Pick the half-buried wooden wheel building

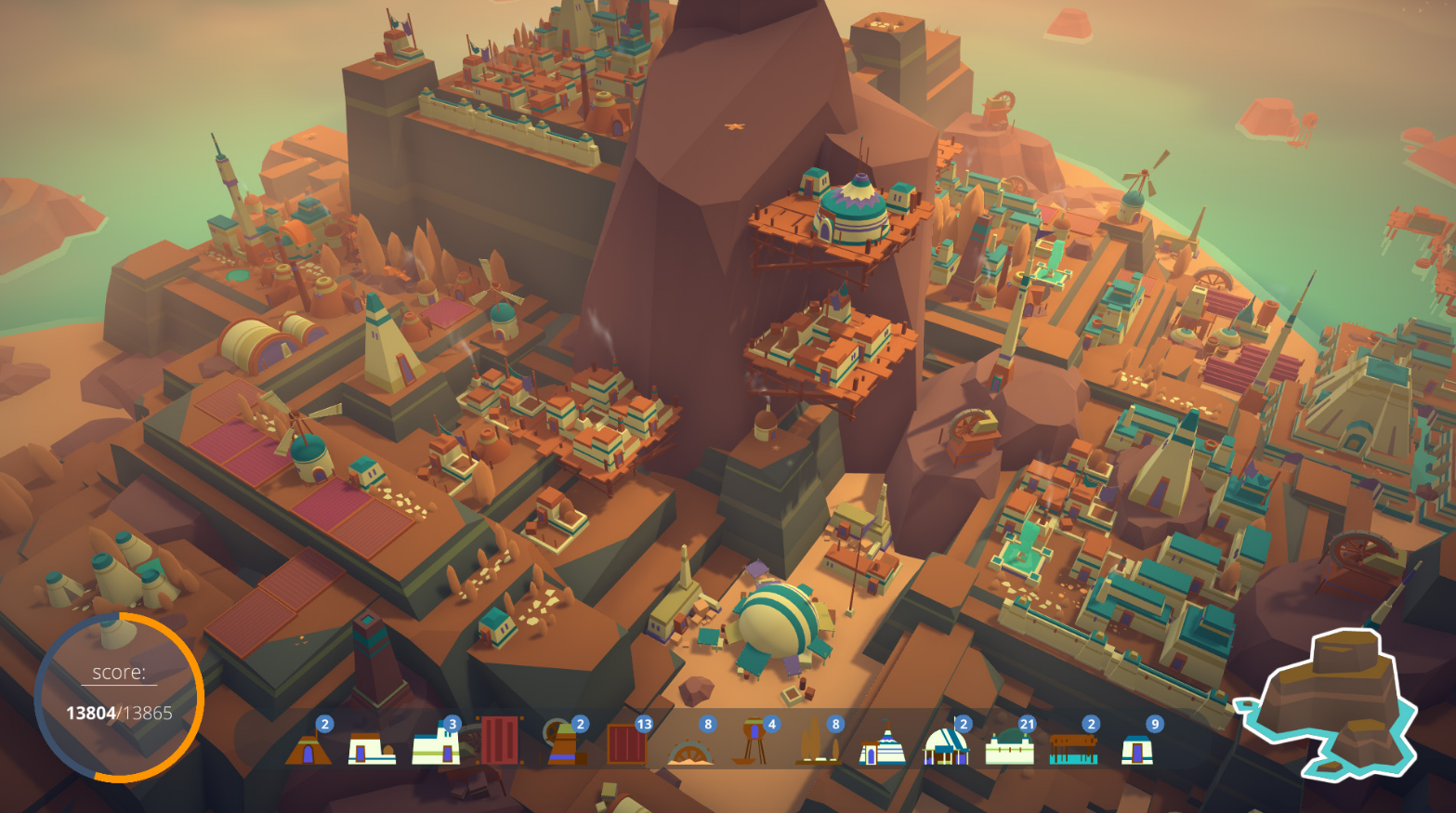coord(691,752)
